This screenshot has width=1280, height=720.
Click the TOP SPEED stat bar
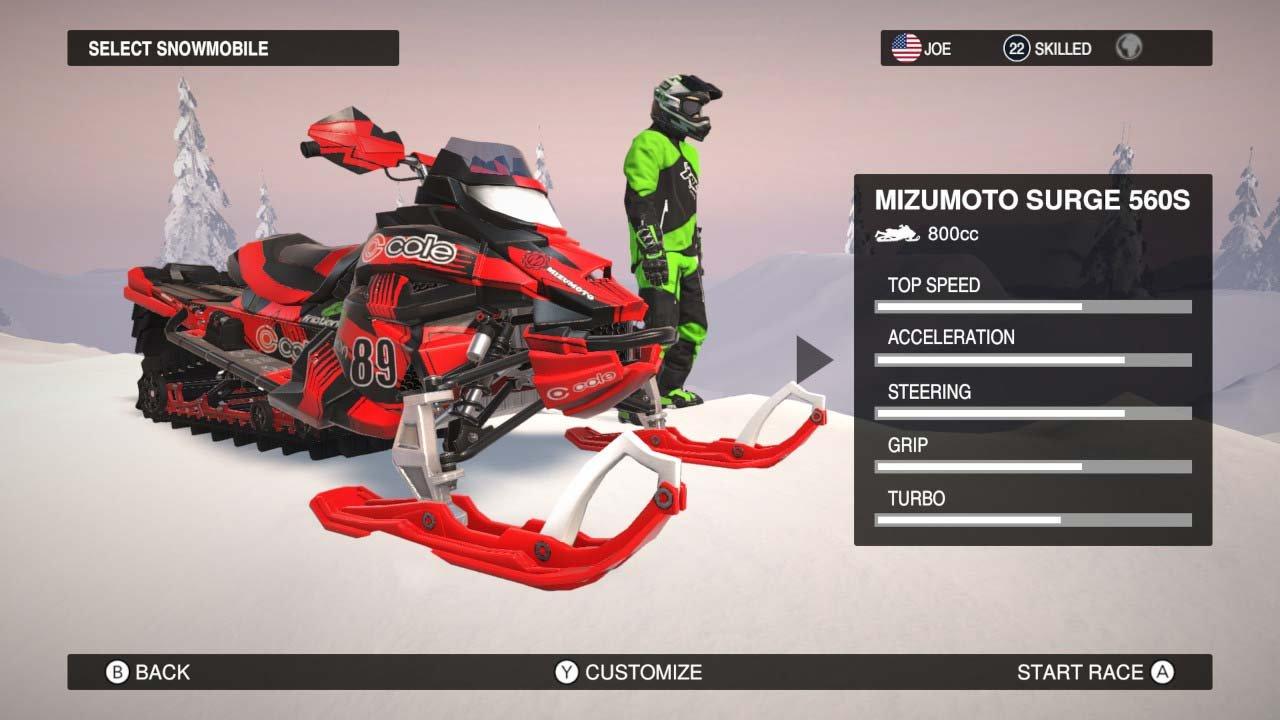1035,306
